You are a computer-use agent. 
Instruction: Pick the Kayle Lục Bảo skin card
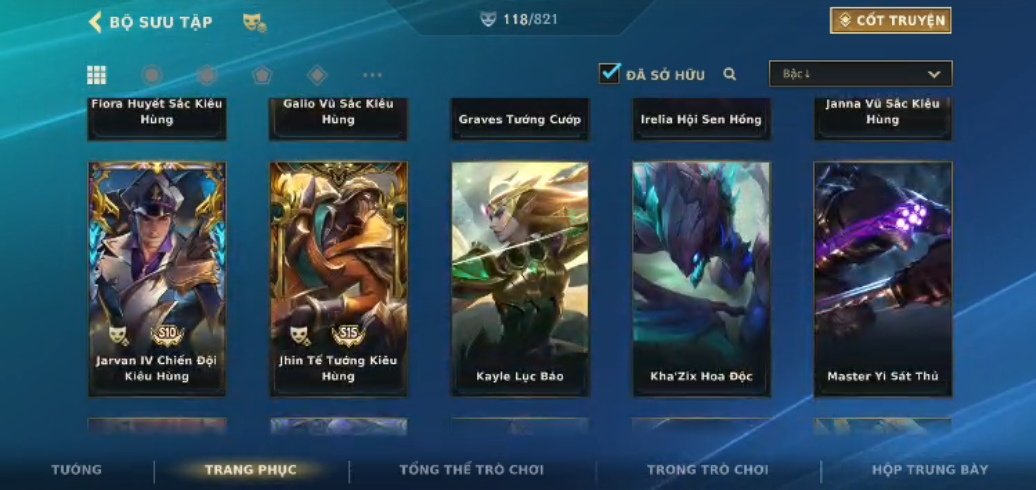coord(520,278)
